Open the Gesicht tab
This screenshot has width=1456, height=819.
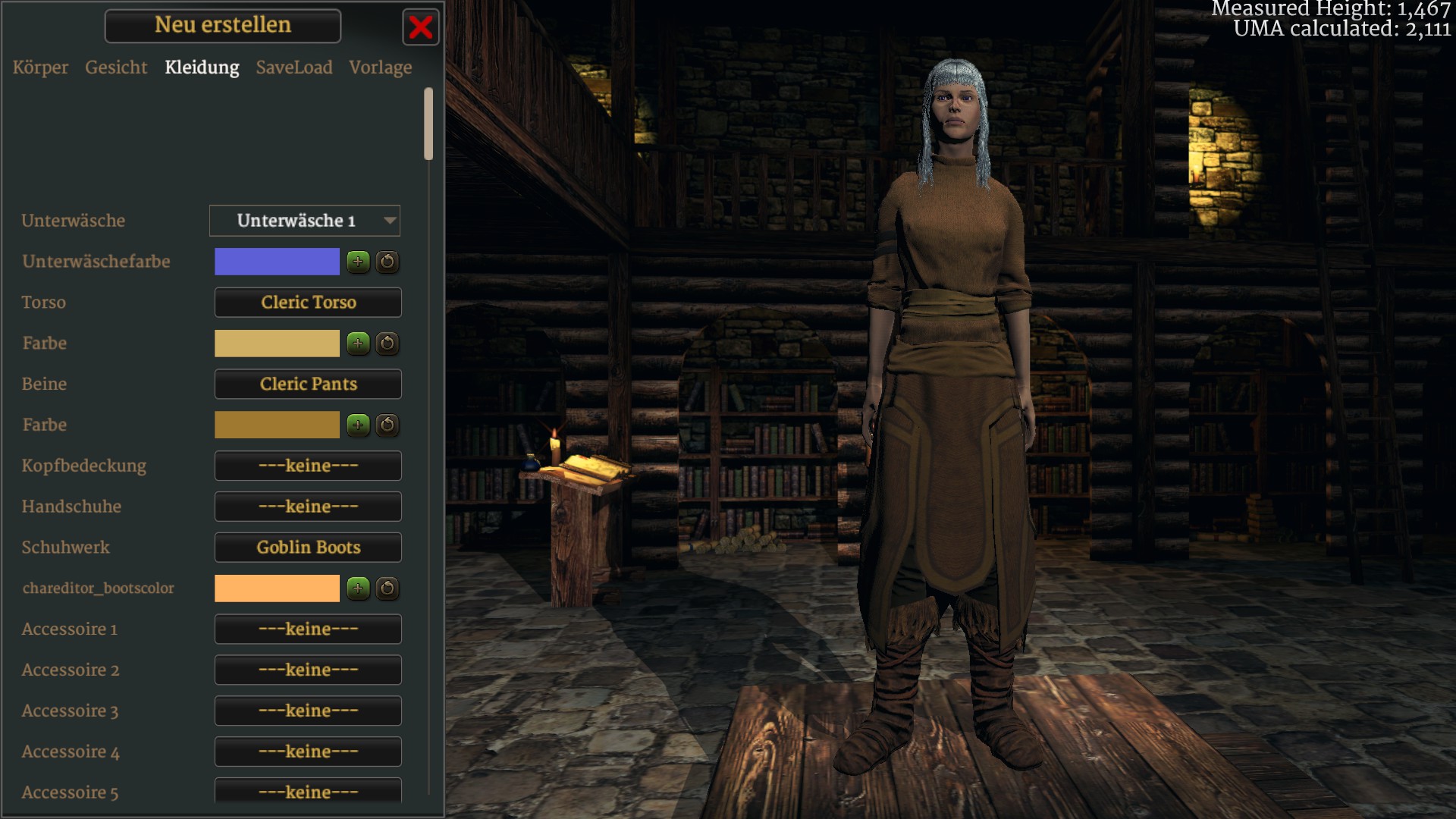coord(116,67)
